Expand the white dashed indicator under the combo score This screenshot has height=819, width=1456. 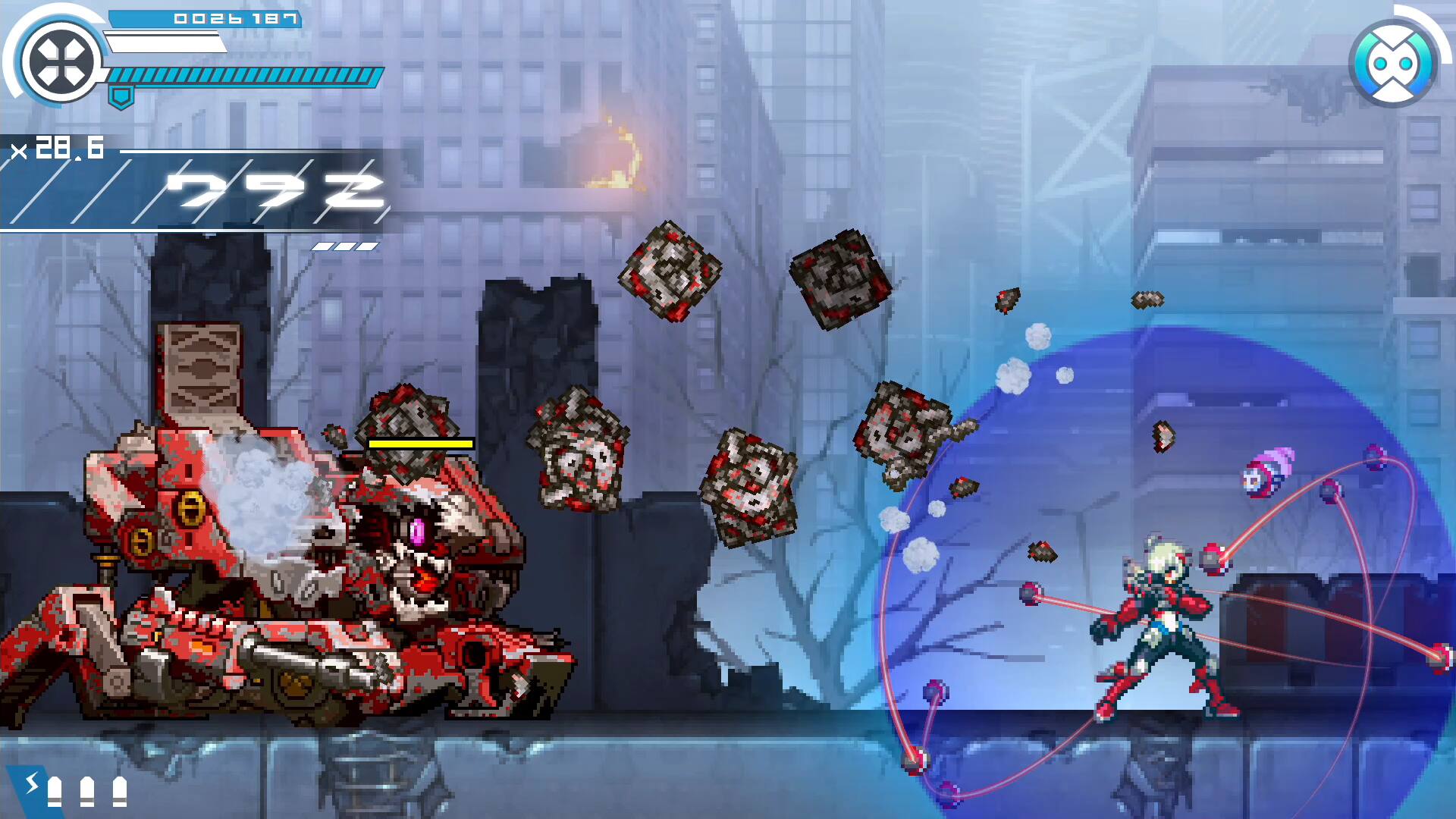point(344,245)
